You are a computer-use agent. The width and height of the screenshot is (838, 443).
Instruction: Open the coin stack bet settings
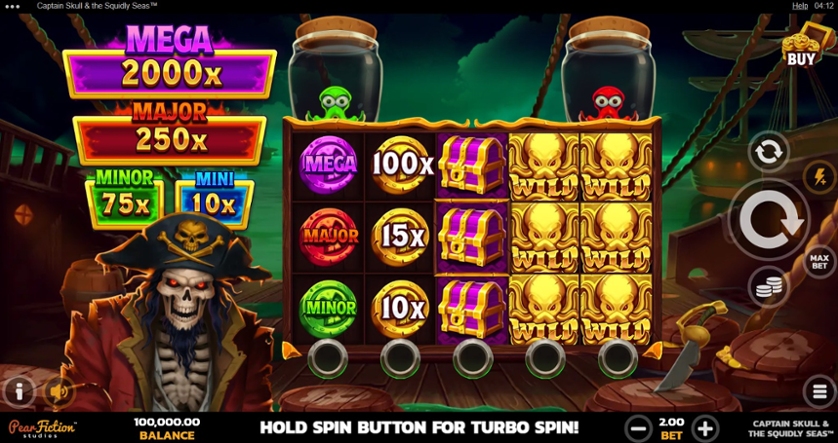(767, 288)
